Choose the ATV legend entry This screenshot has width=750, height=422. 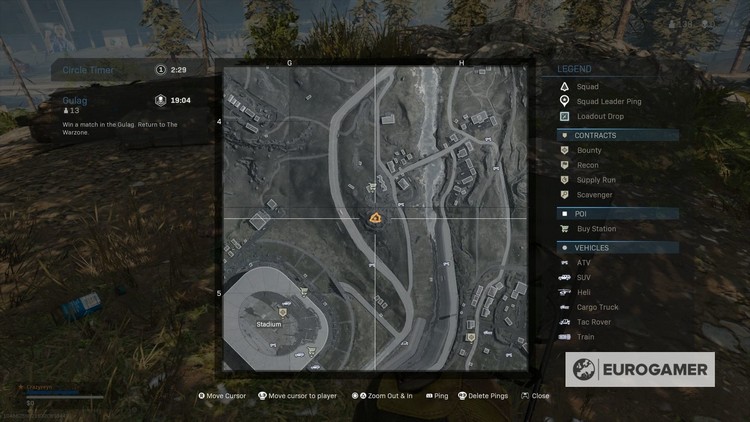pyautogui.click(x=584, y=262)
